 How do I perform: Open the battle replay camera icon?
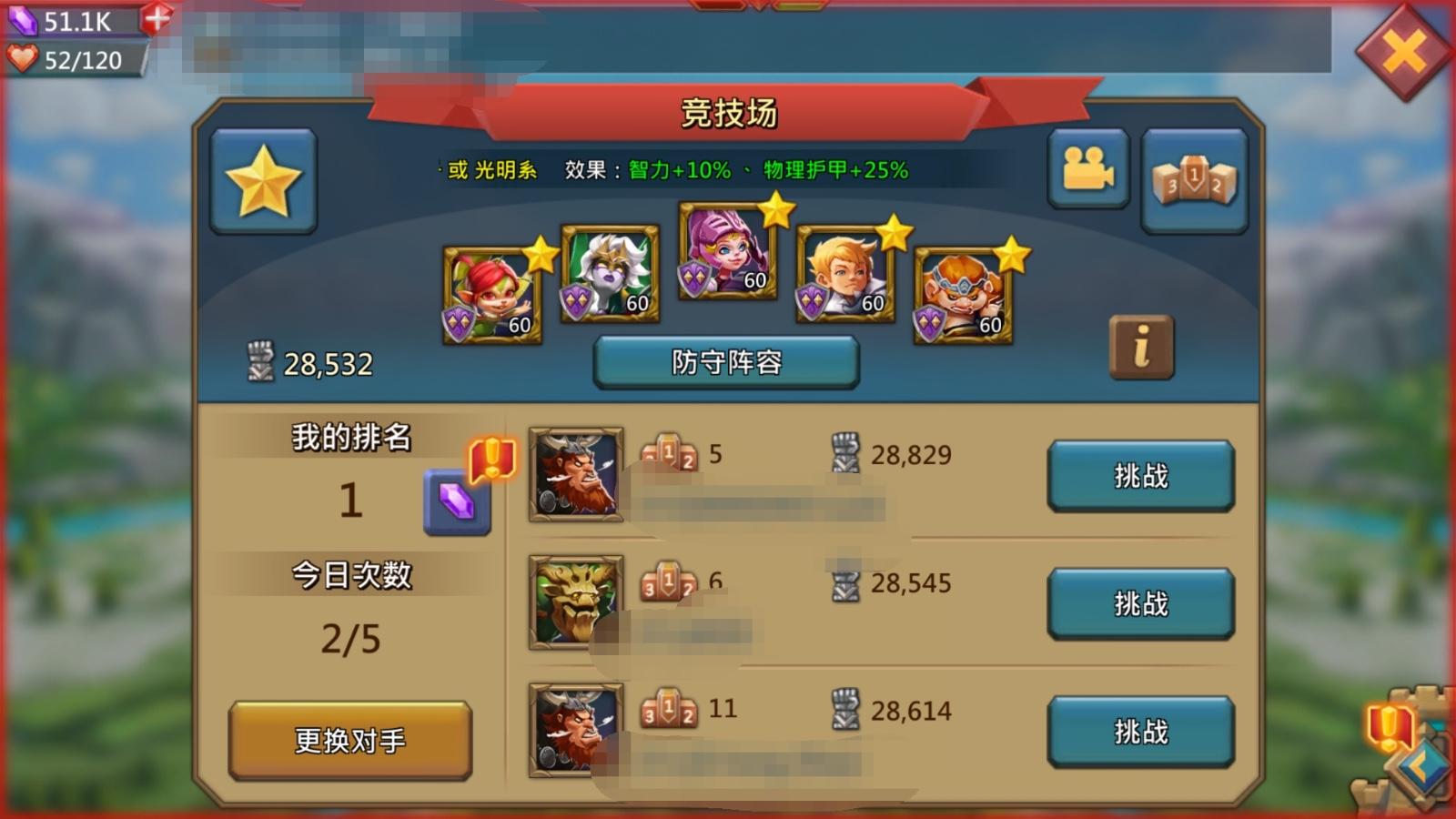(x=1088, y=169)
